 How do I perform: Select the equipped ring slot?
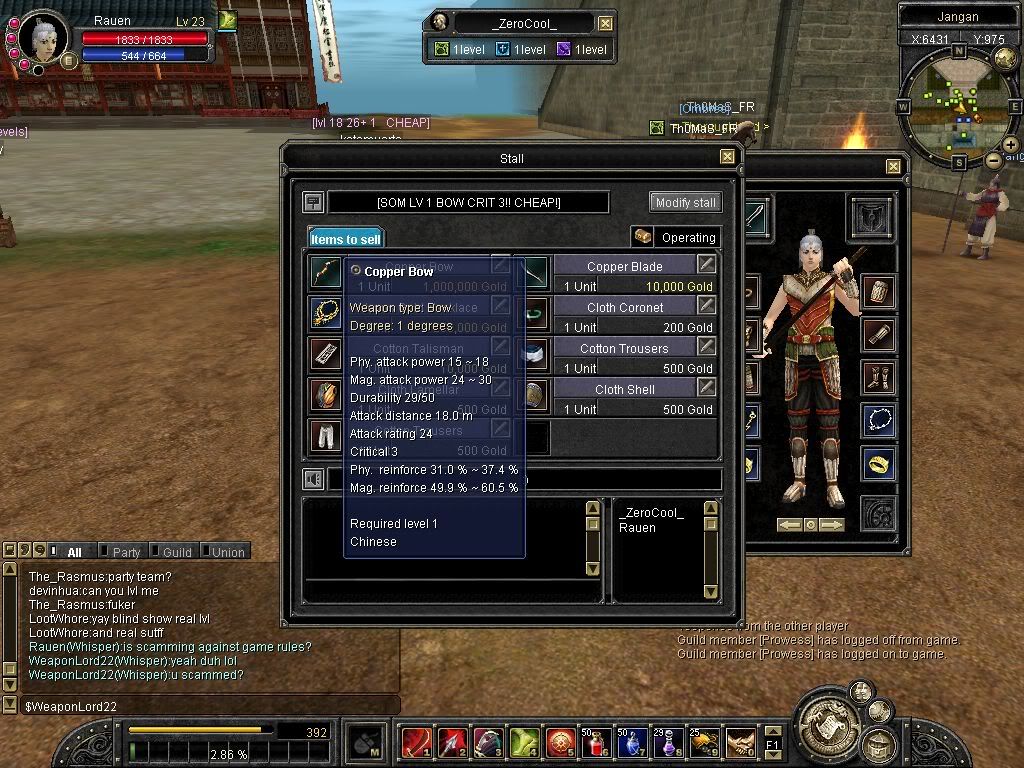click(x=878, y=464)
